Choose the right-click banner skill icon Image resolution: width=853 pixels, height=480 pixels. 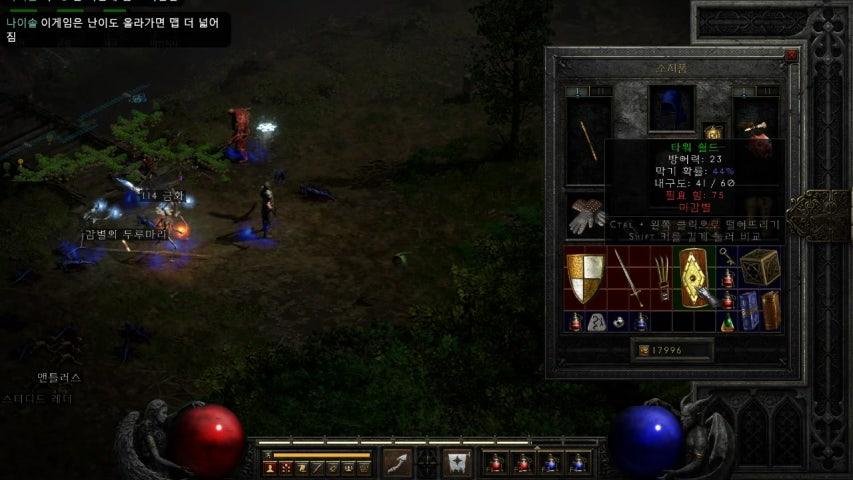tap(458, 463)
